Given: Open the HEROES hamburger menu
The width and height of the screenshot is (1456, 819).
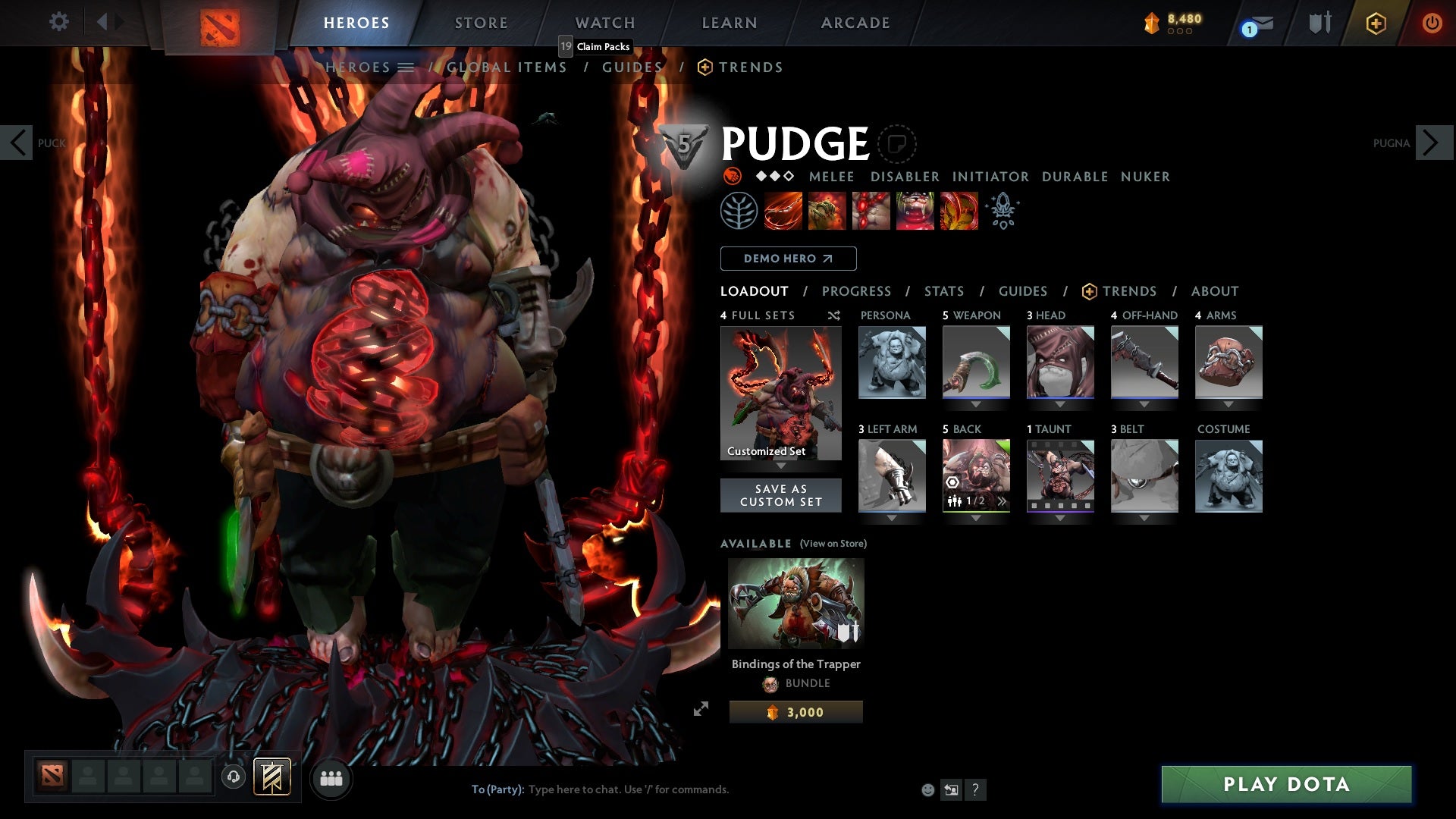Looking at the screenshot, I should [x=407, y=67].
